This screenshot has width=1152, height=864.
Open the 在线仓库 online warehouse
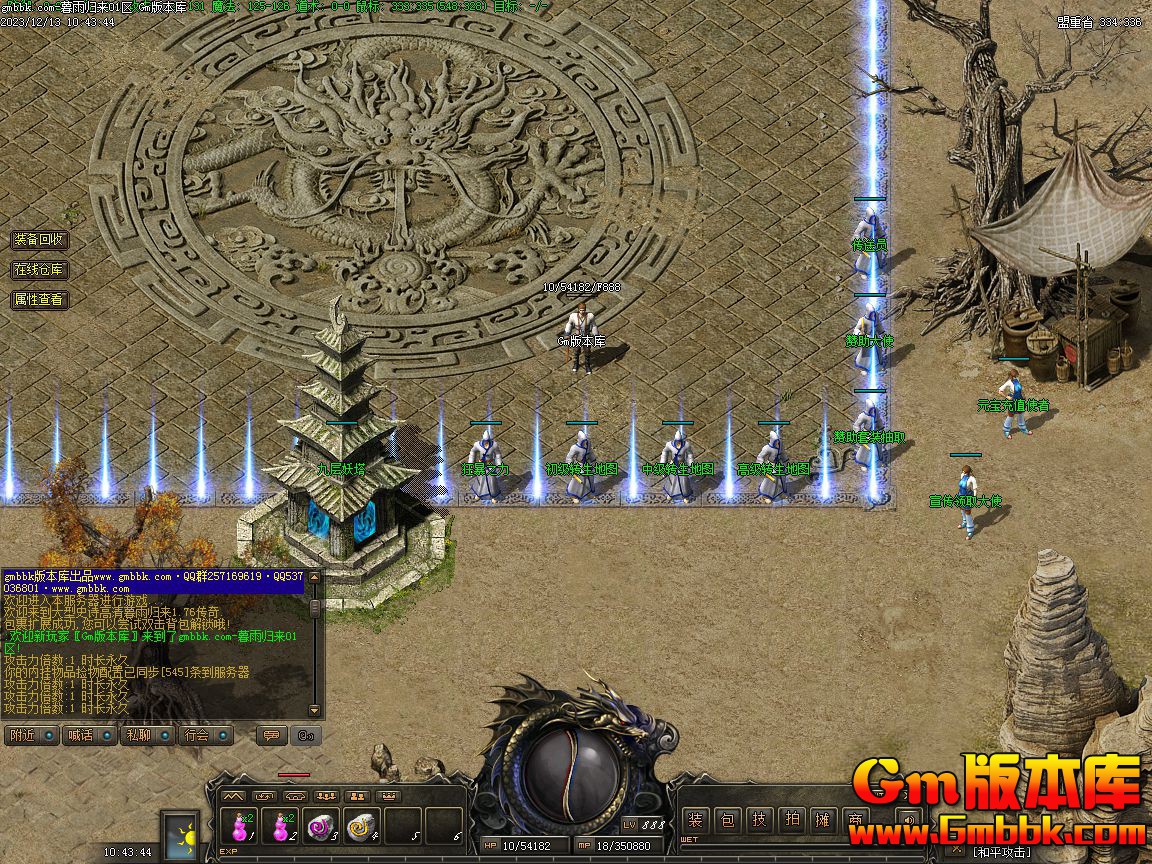[x=40, y=270]
